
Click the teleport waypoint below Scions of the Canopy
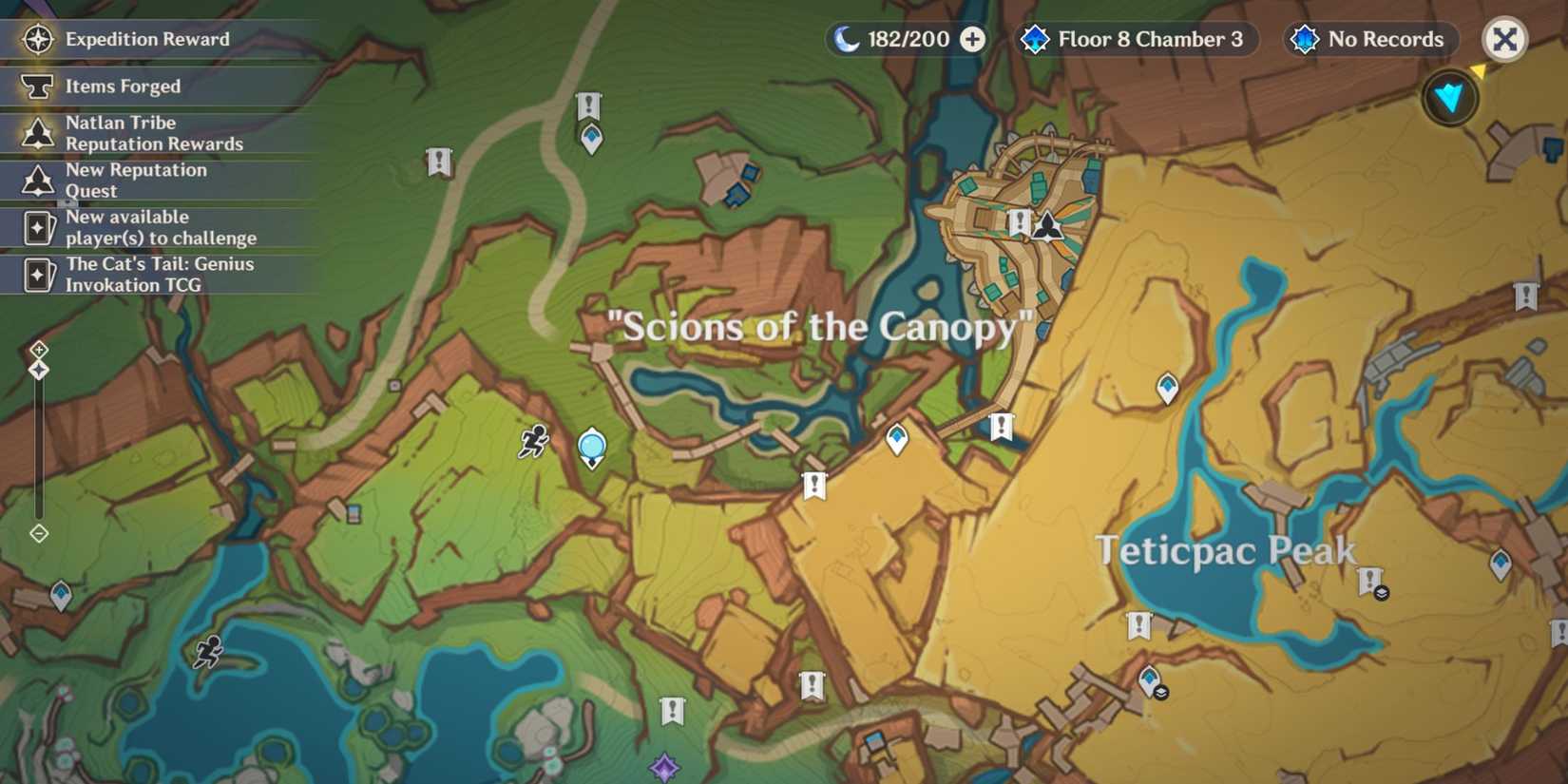pyautogui.click(x=896, y=439)
